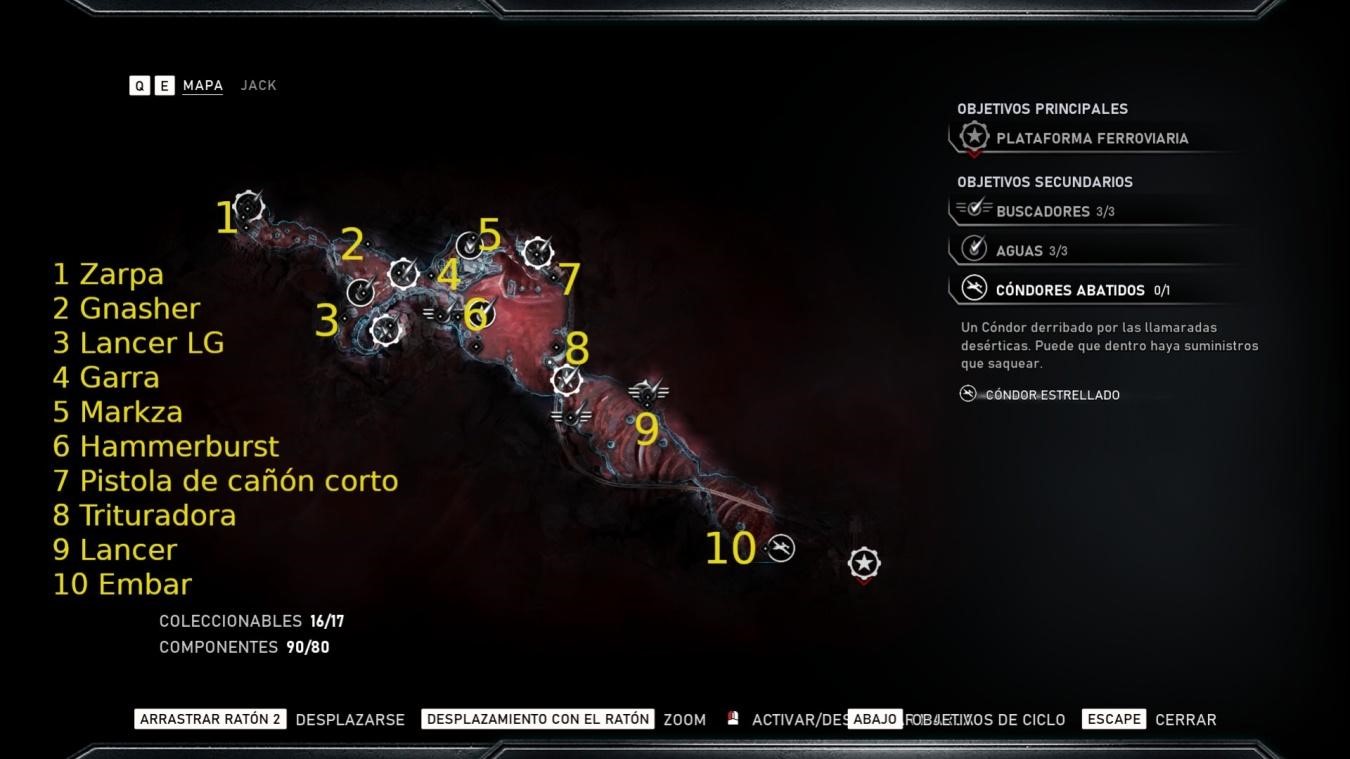Switch to the JACK tab
Viewport: 1350px width, 759px height.
[258, 85]
